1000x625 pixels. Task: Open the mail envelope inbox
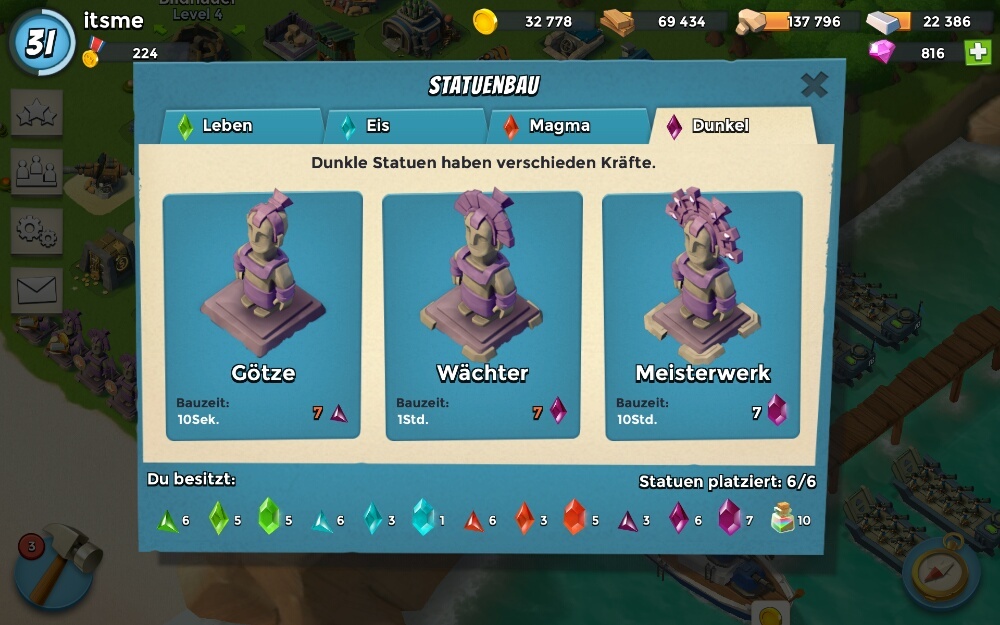(x=37, y=290)
